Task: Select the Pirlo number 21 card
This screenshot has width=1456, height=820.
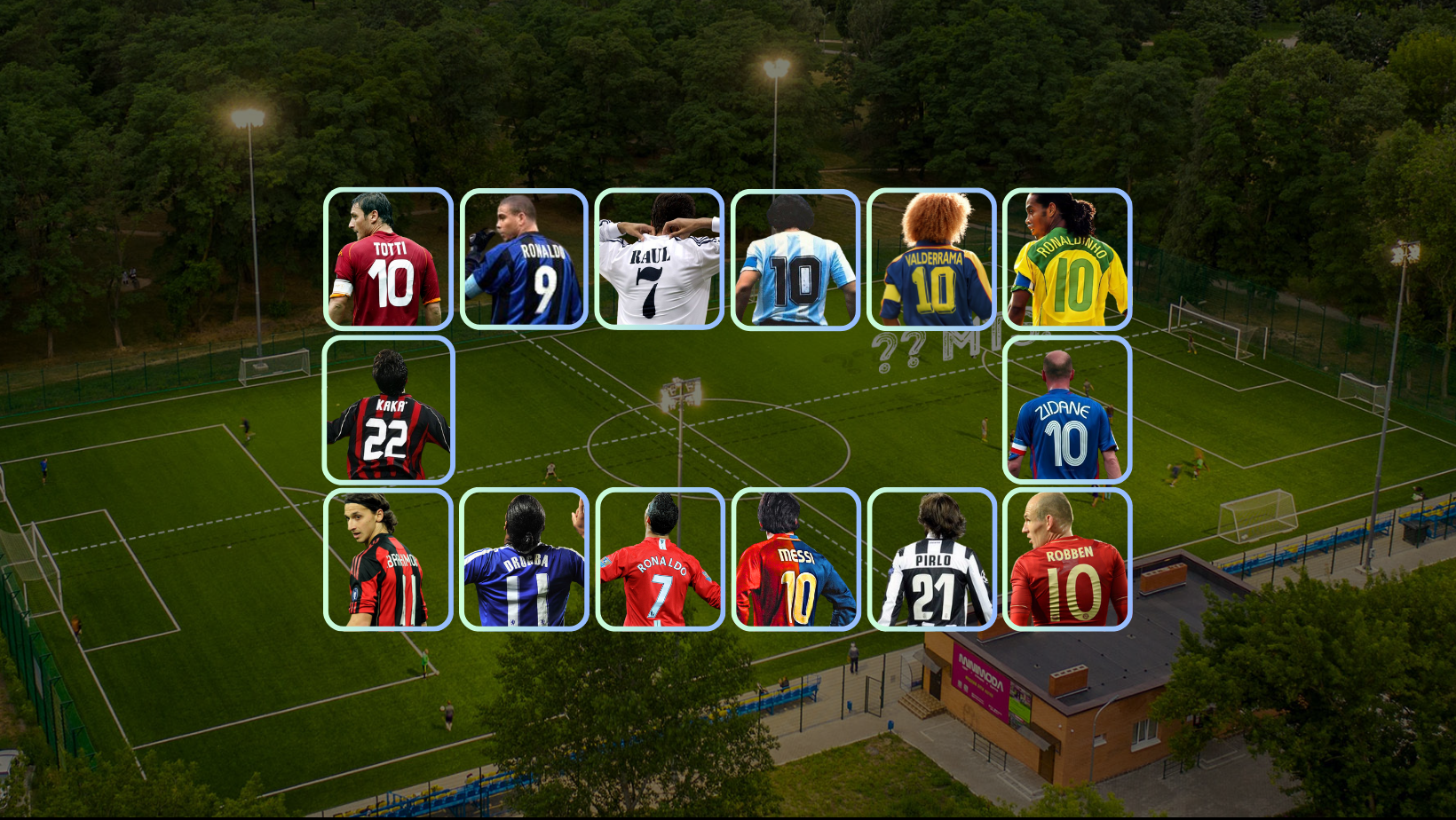Action: point(931,559)
